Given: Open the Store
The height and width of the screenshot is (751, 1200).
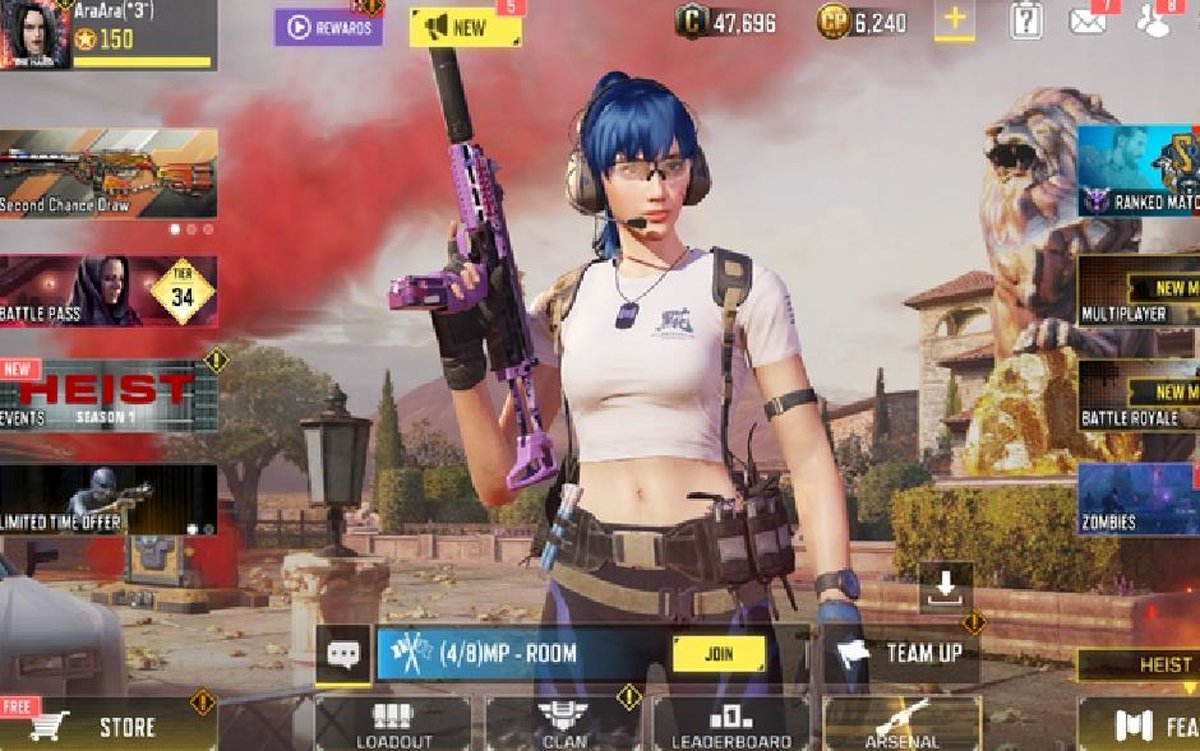Looking at the screenshot, I should point(108,726).
